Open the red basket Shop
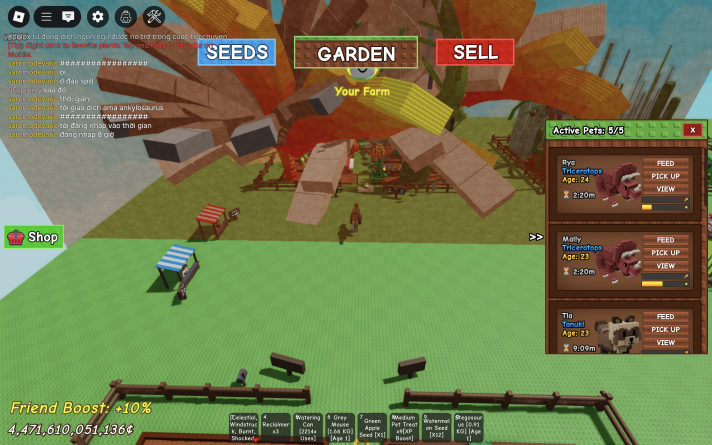The image size is (712, 445). click(34, 237)
